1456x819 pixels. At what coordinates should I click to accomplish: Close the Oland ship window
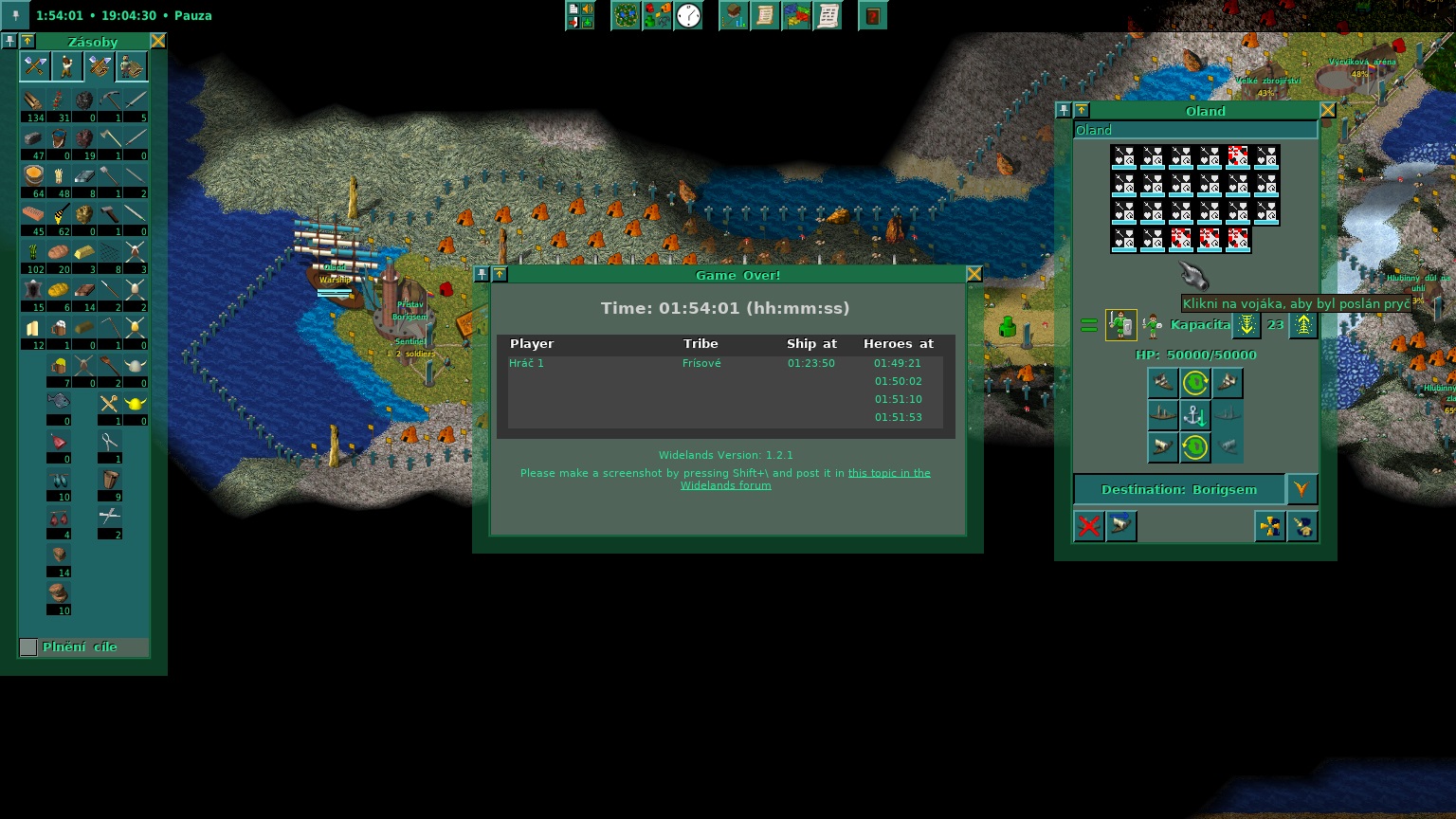click(1327, 110)
